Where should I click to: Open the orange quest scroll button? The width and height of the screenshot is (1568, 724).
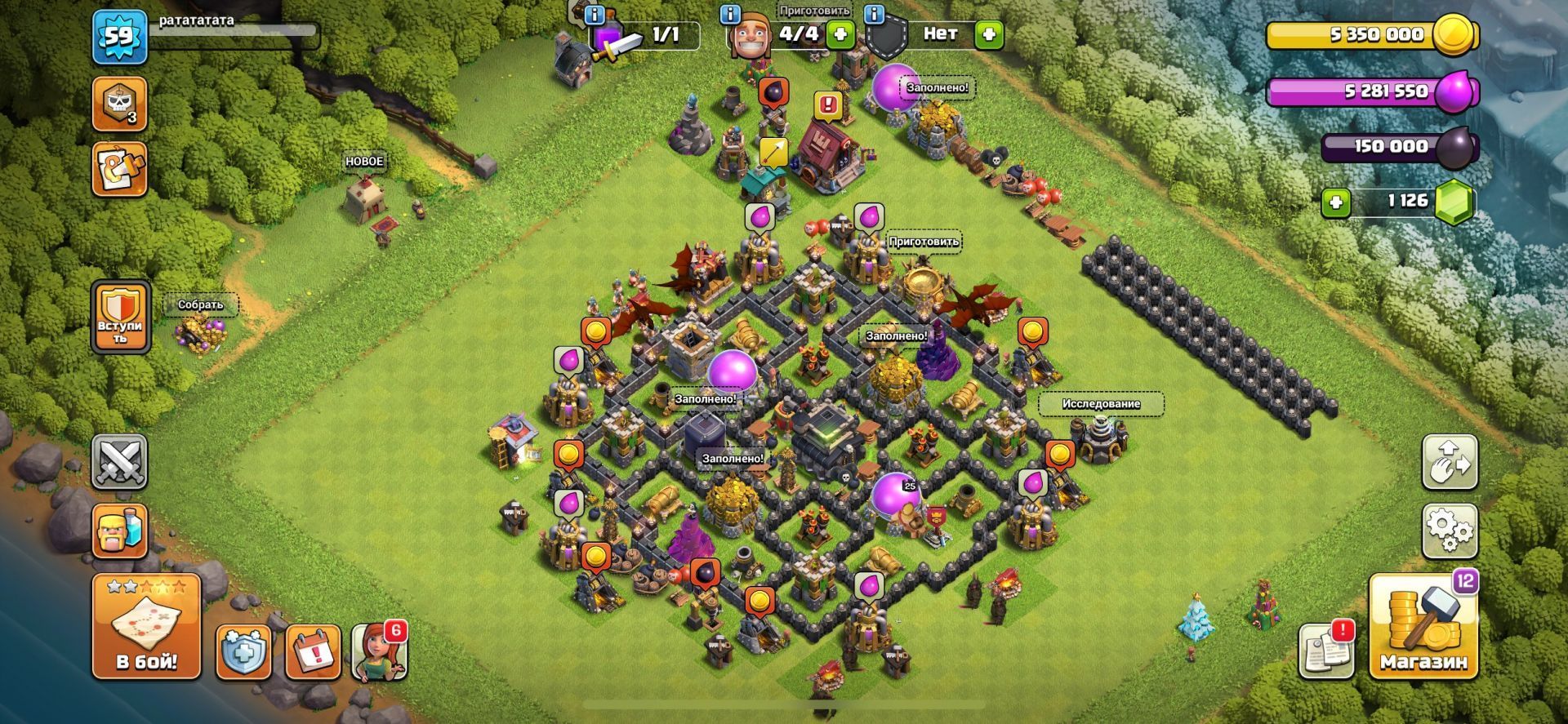point(119,169)
